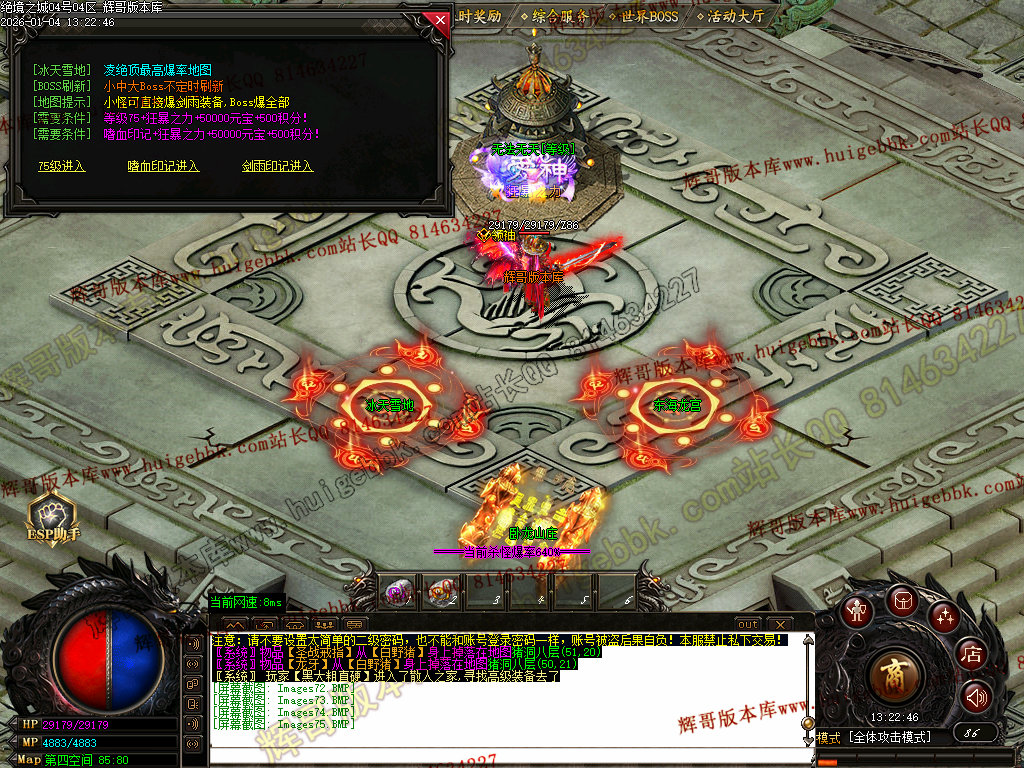Image resolution: width=1024 pixels, height=768 pixels.
Task: Click the large golden 商 mall button
Action: pyautogui.click(x=890, y=677)
